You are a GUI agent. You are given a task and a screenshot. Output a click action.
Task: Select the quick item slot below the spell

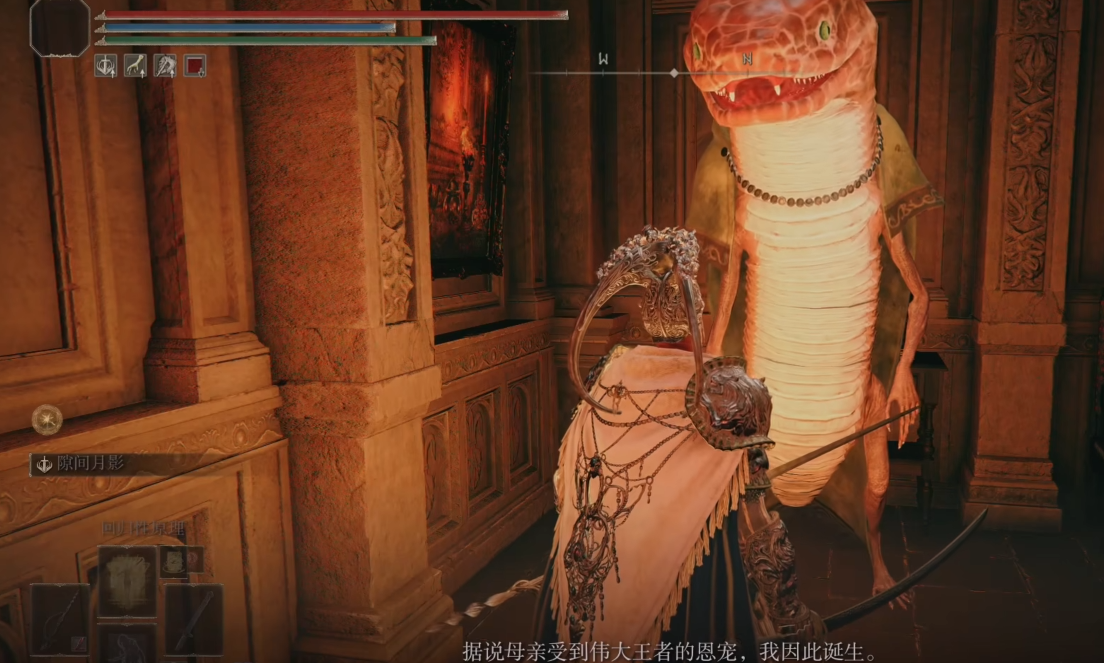(126, 645)
